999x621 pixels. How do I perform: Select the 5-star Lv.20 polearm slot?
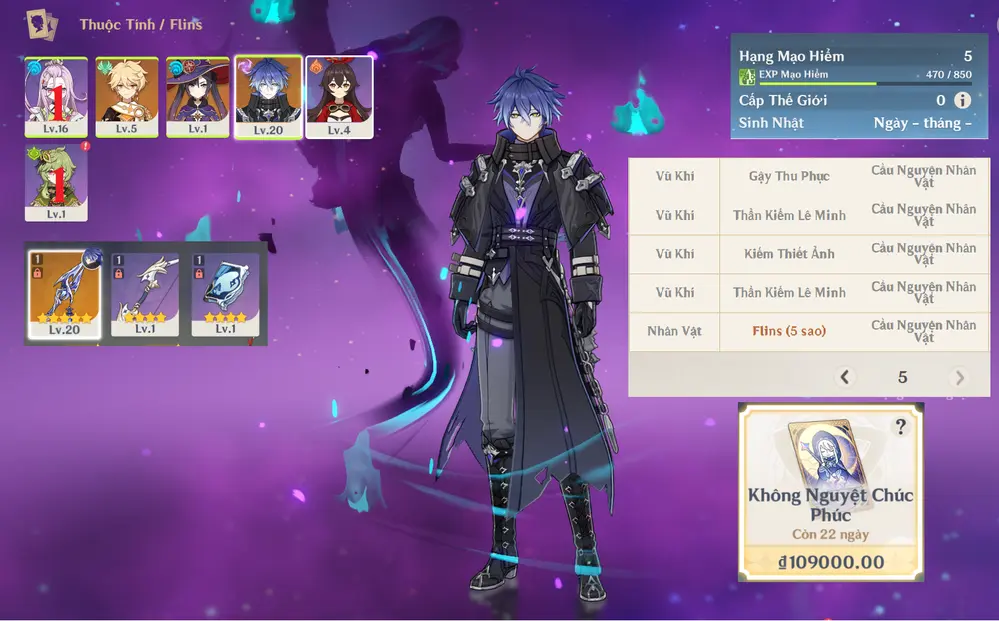click(x=63, y=294)
